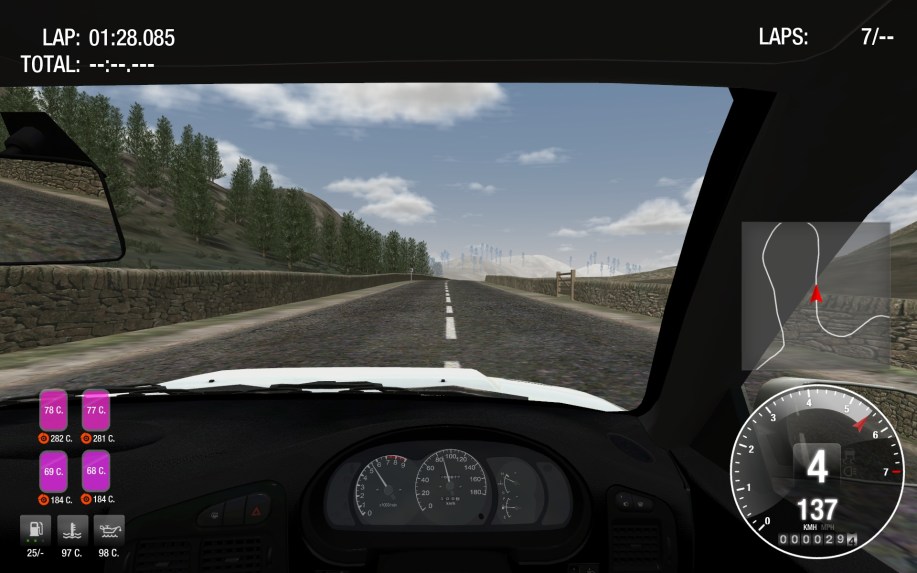Viewport: 917px width, 573px height.
Task: Select the oil temperature icon
Action: (x=107, y=529)
